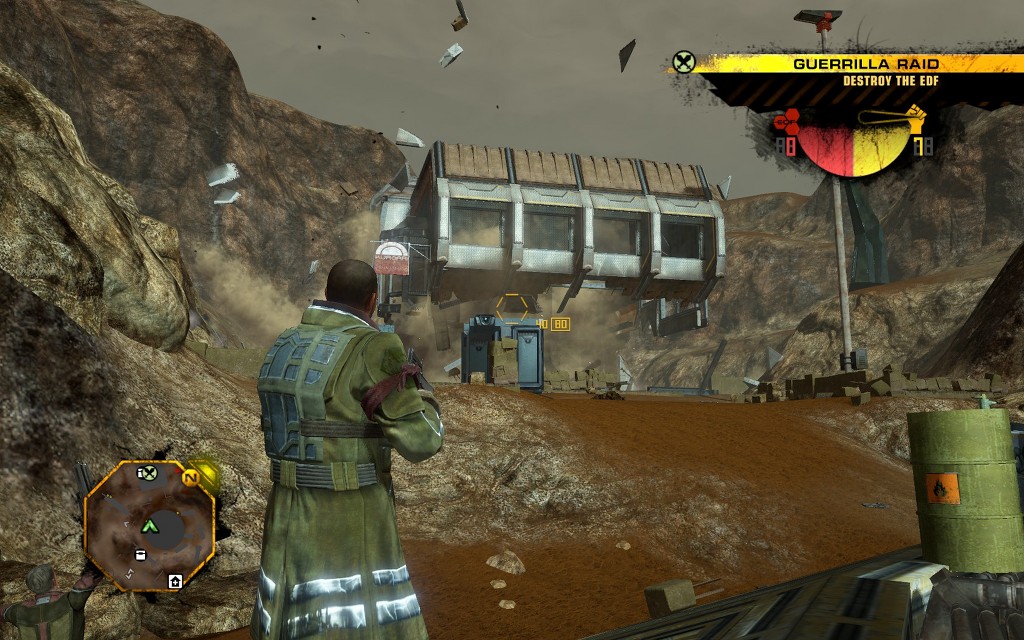Click the crossed-swords mission icon beside the banner
The height and width of the screenshot is (640, 1024).
click(683, 62)
